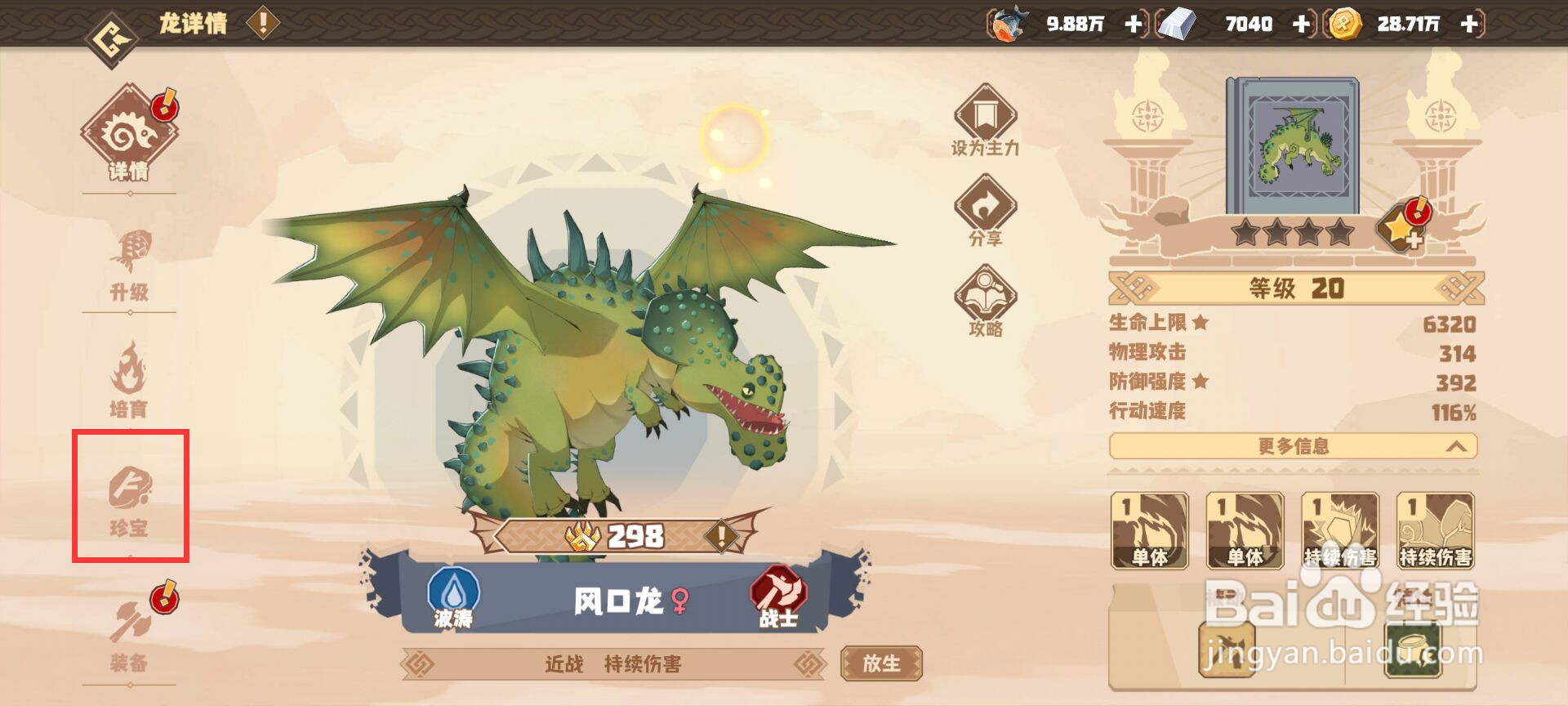Click the first 单体 skill icon
The image size is (1568, 706).
coord(1151,531)
